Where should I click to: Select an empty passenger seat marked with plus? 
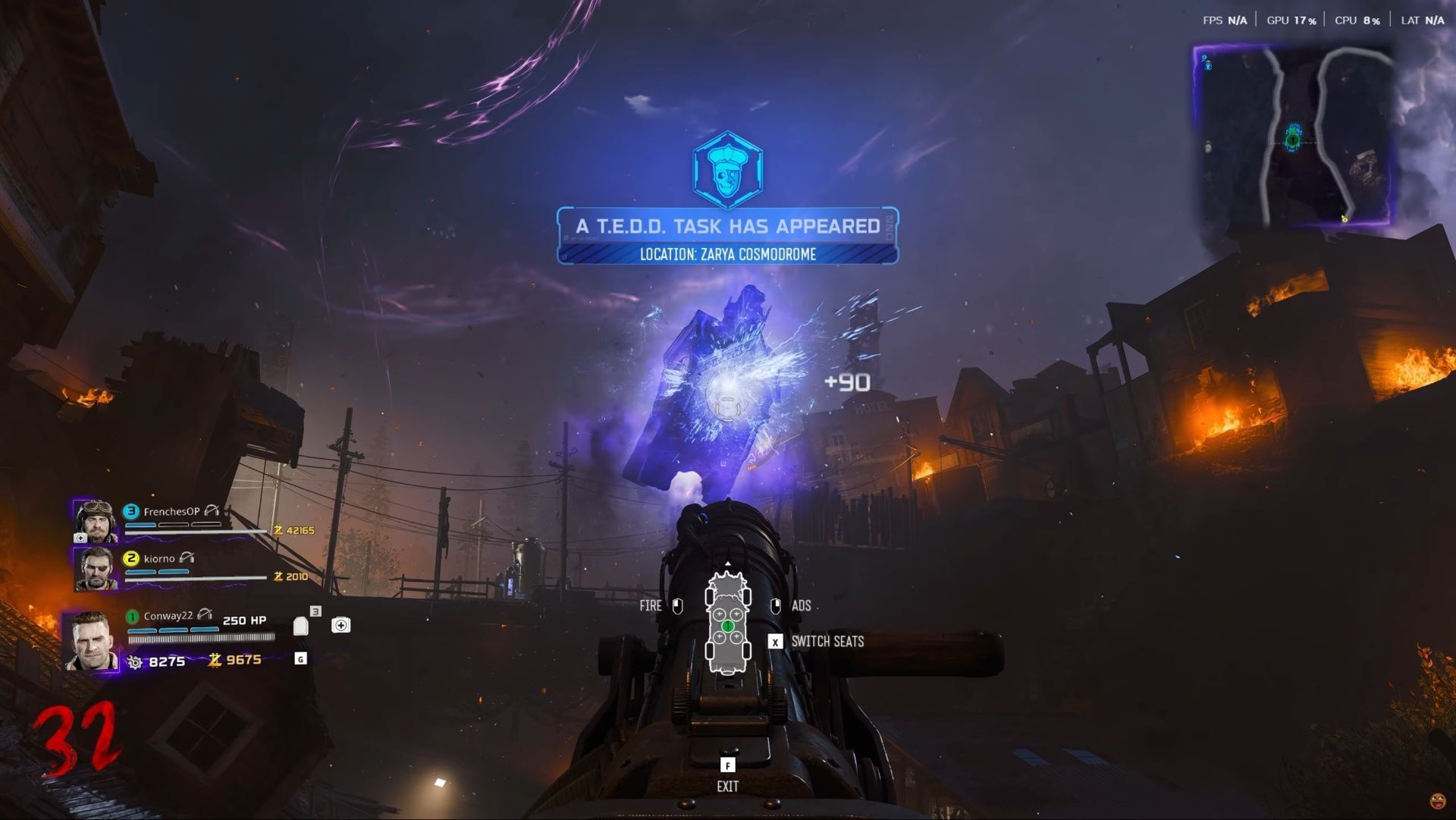pyautogui.click(x=719, y=614)
